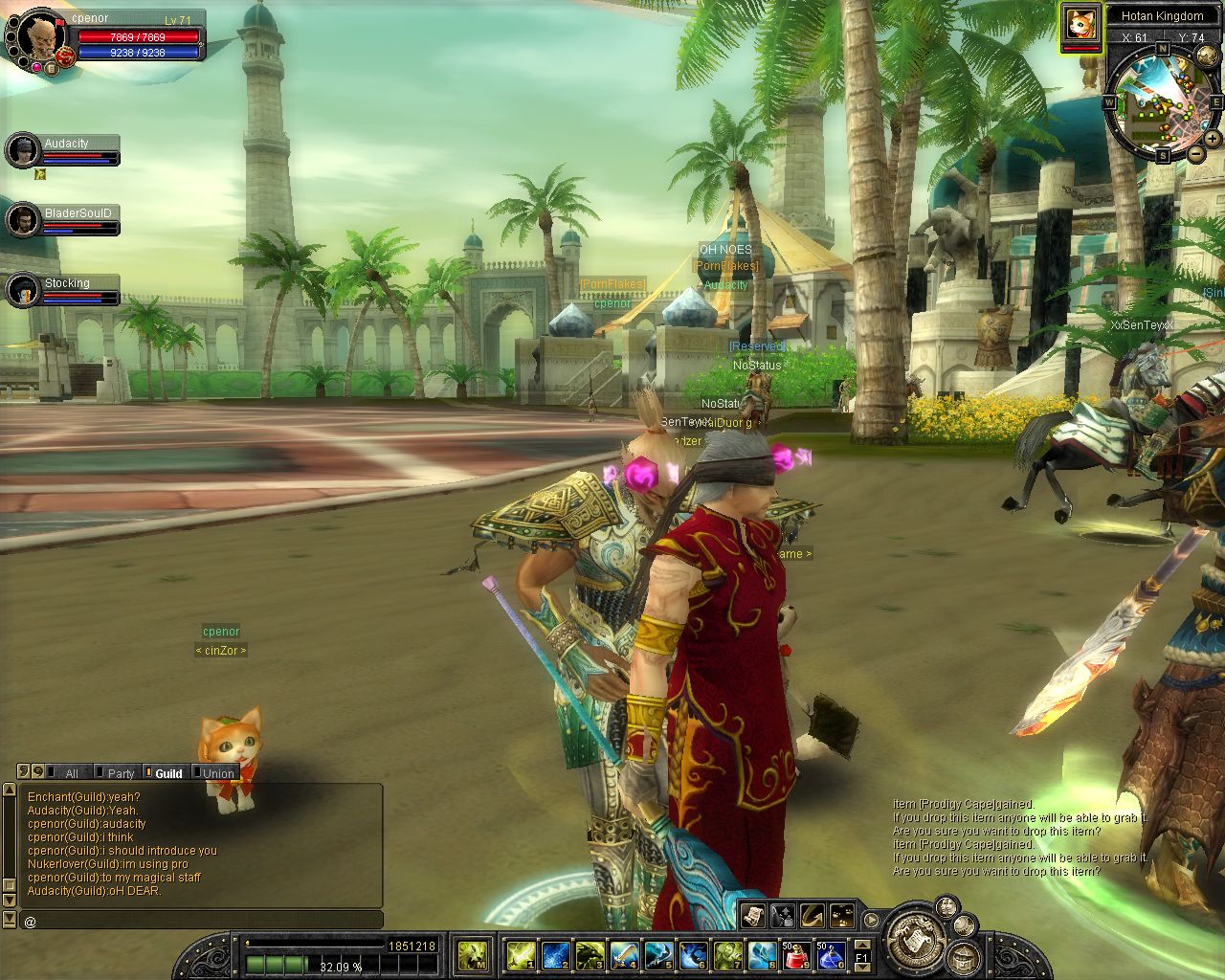Open the Union chat tab

click(218, 773)
